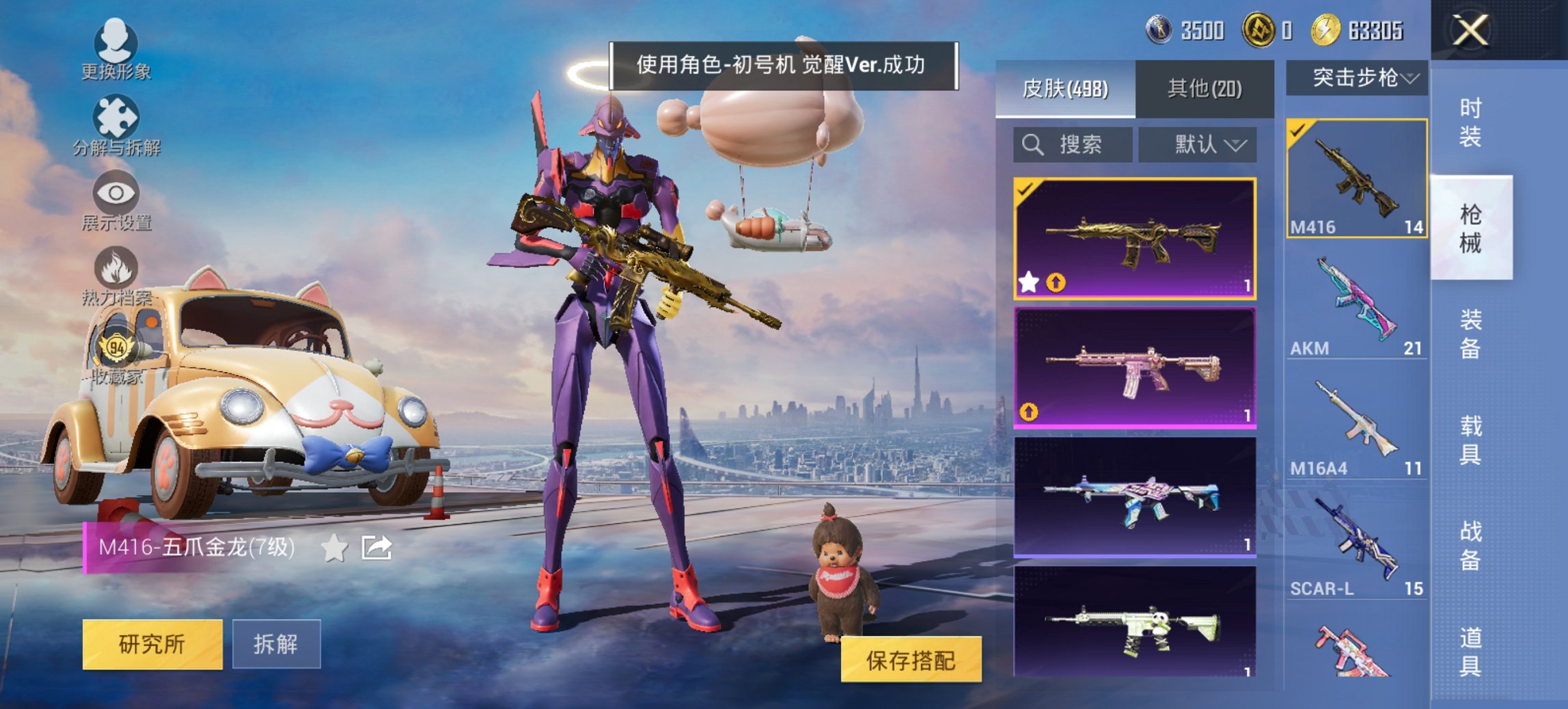Switch to the 其他(20) tab
Image resolution: width=1568 pixels, height=709 pixels.
pyautogui.click(x=1206, y=88)
